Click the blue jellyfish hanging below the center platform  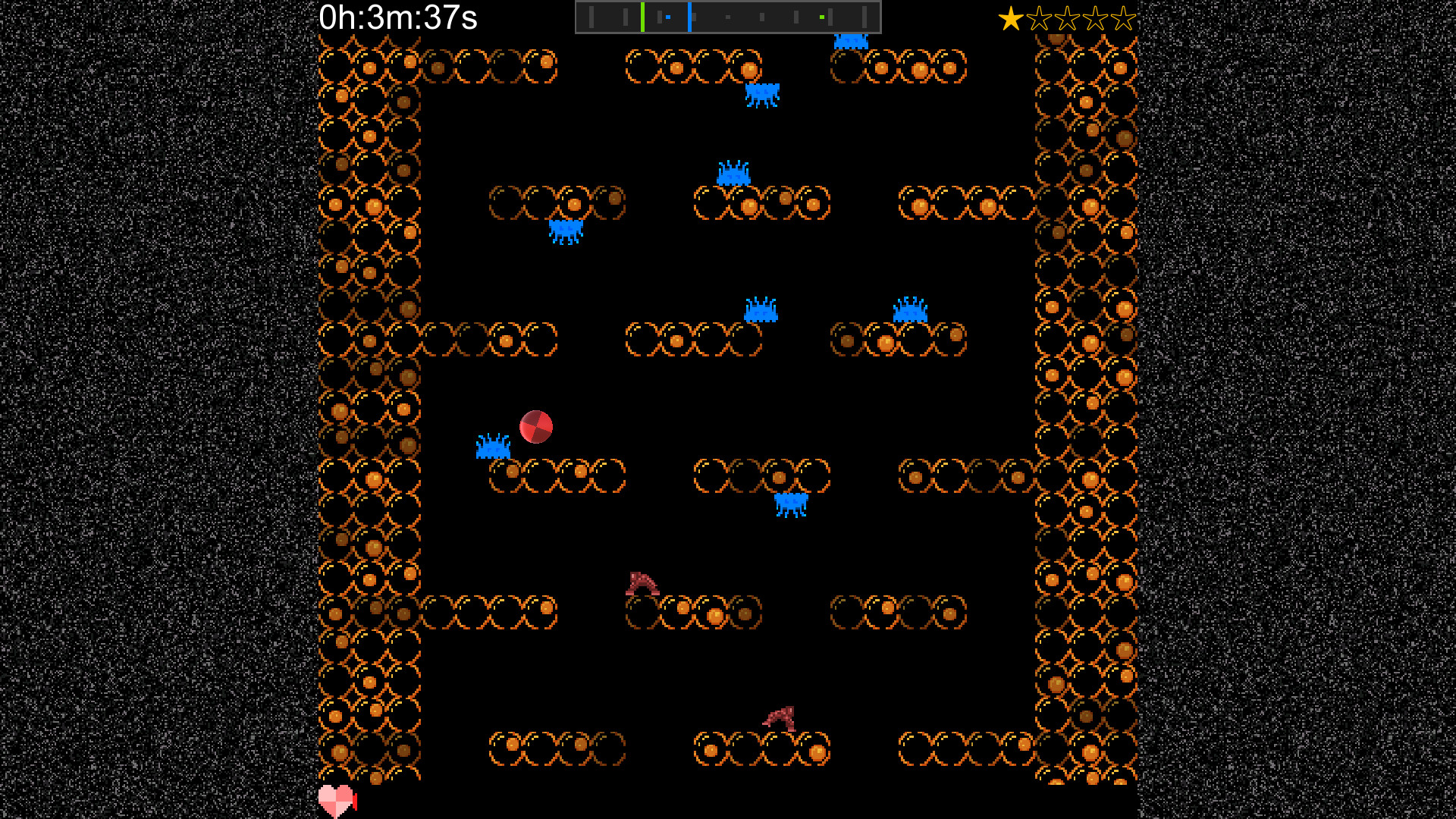coord(791,503)
